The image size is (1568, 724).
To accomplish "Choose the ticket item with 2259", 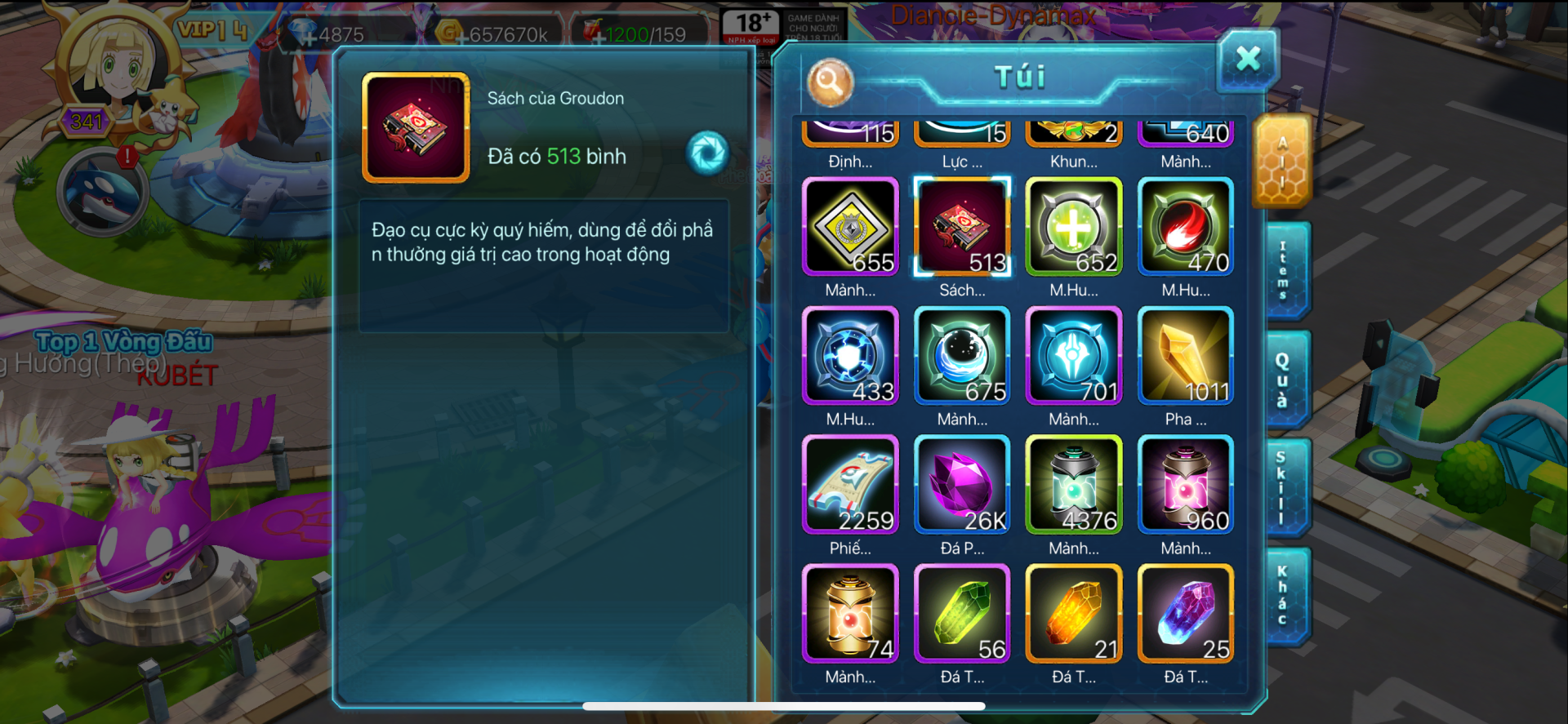I will pos(850,485).
